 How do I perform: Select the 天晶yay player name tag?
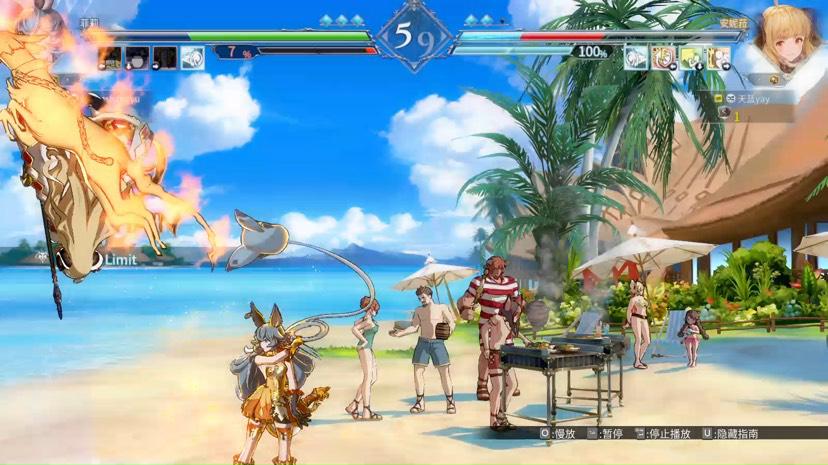pyautogui.click(x=755, y=99)
